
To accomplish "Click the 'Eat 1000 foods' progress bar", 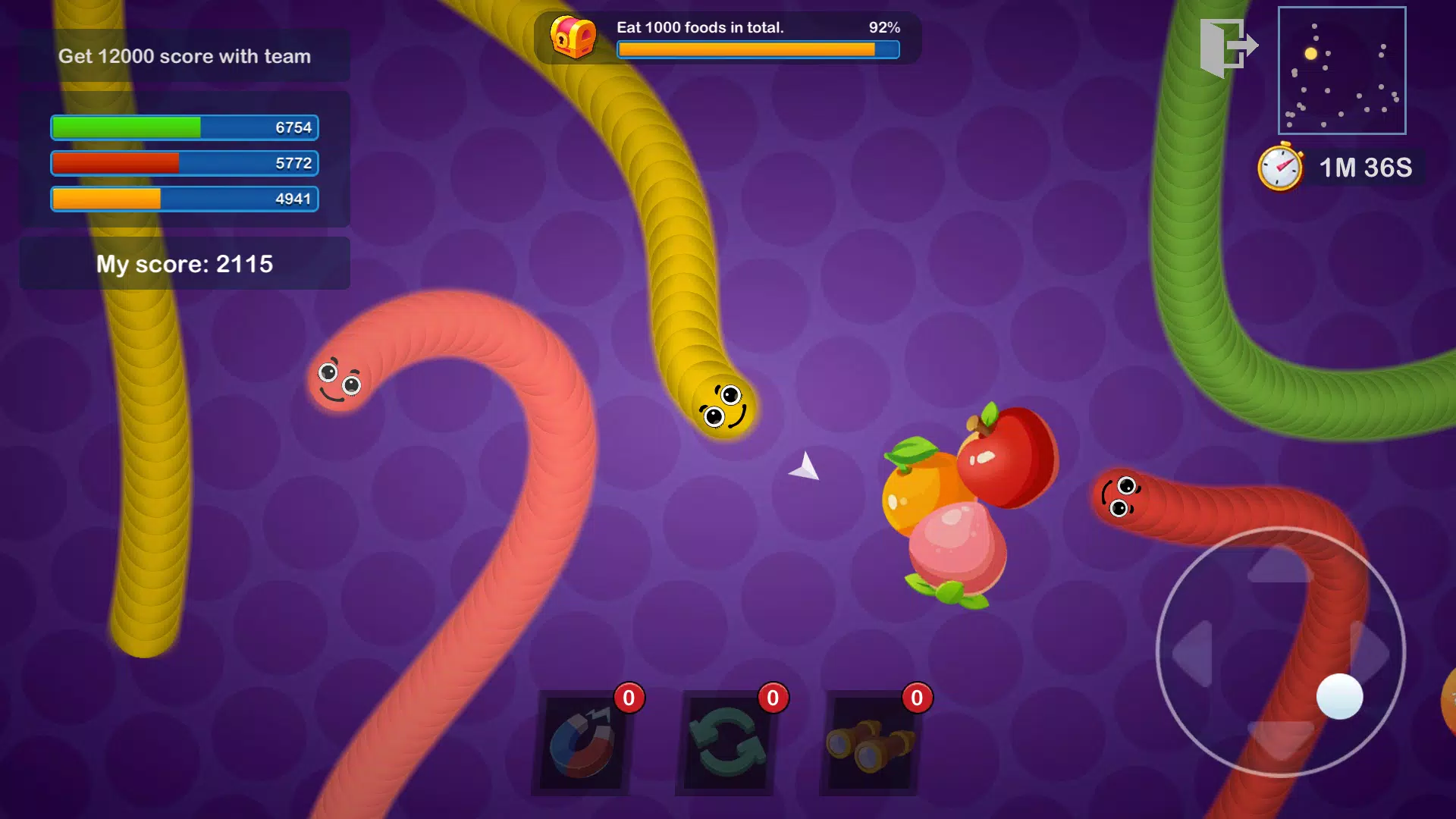I will coord(757,50).
